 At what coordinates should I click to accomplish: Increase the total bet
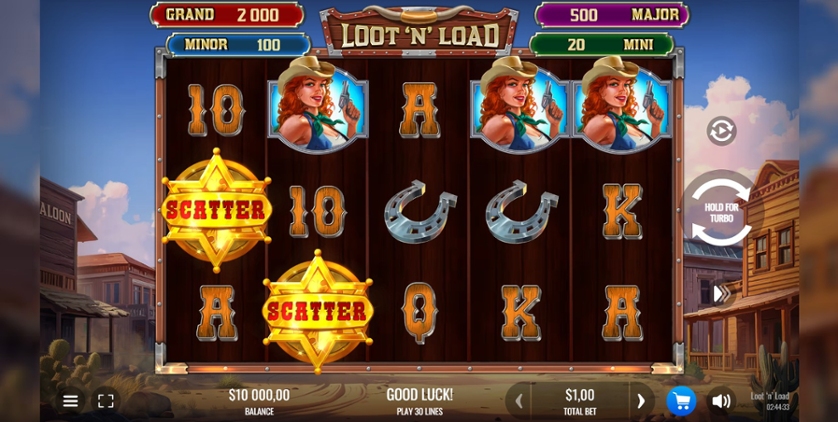(x=641, y=401)
